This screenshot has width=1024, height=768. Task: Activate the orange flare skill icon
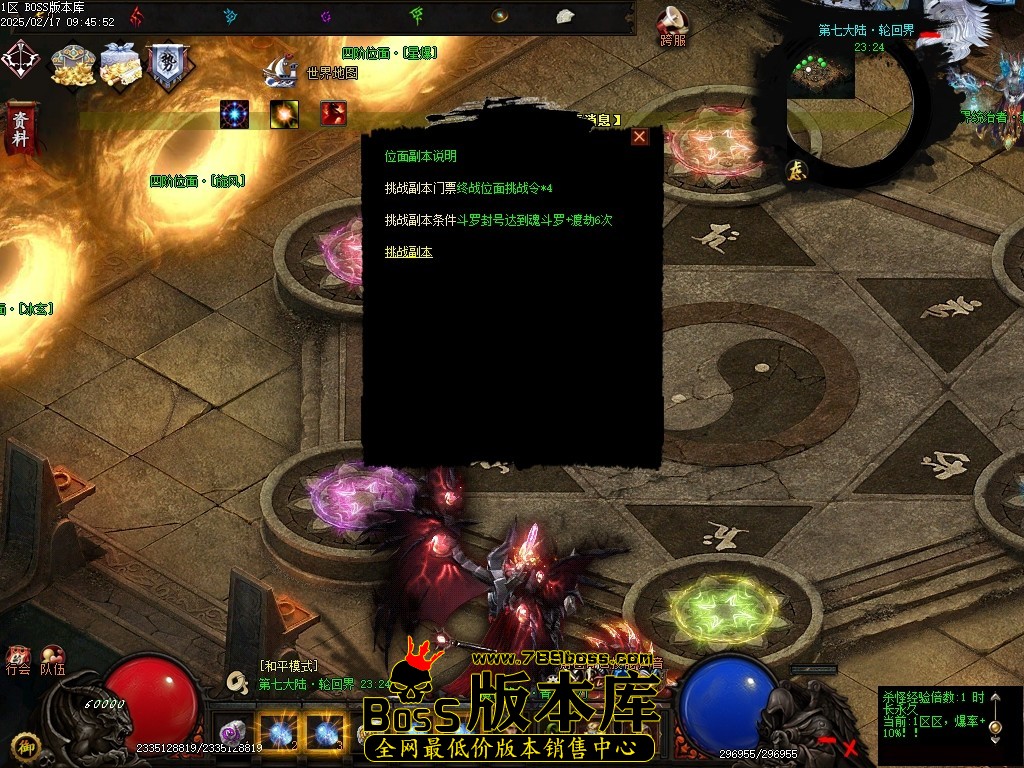click(284, 114)
